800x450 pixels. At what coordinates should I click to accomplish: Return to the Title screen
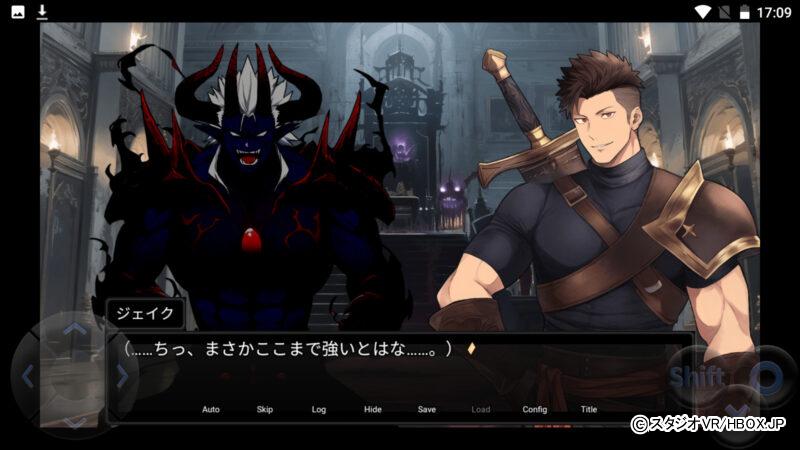click(x=589, y=409)
